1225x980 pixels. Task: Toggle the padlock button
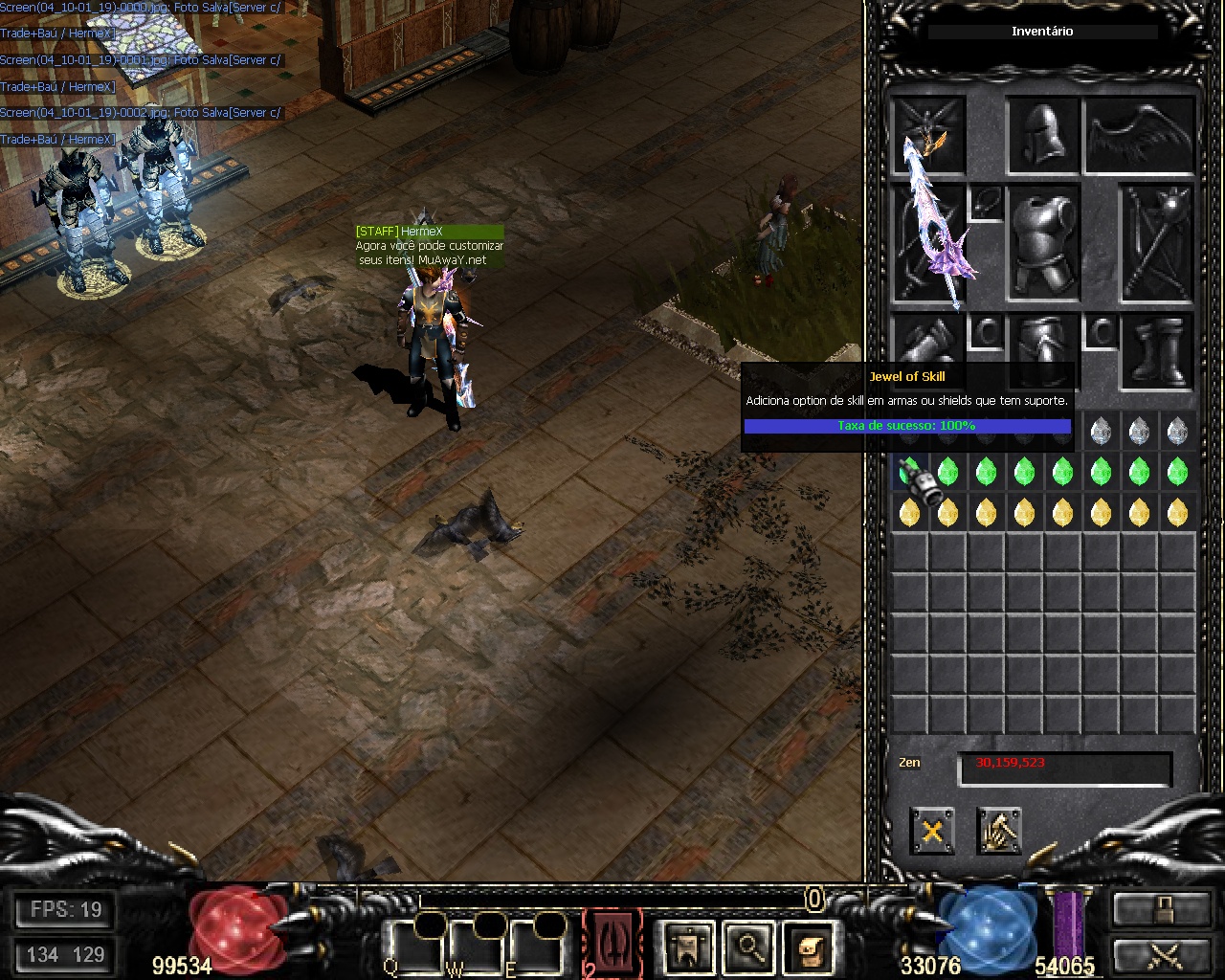pos(1161,909)
